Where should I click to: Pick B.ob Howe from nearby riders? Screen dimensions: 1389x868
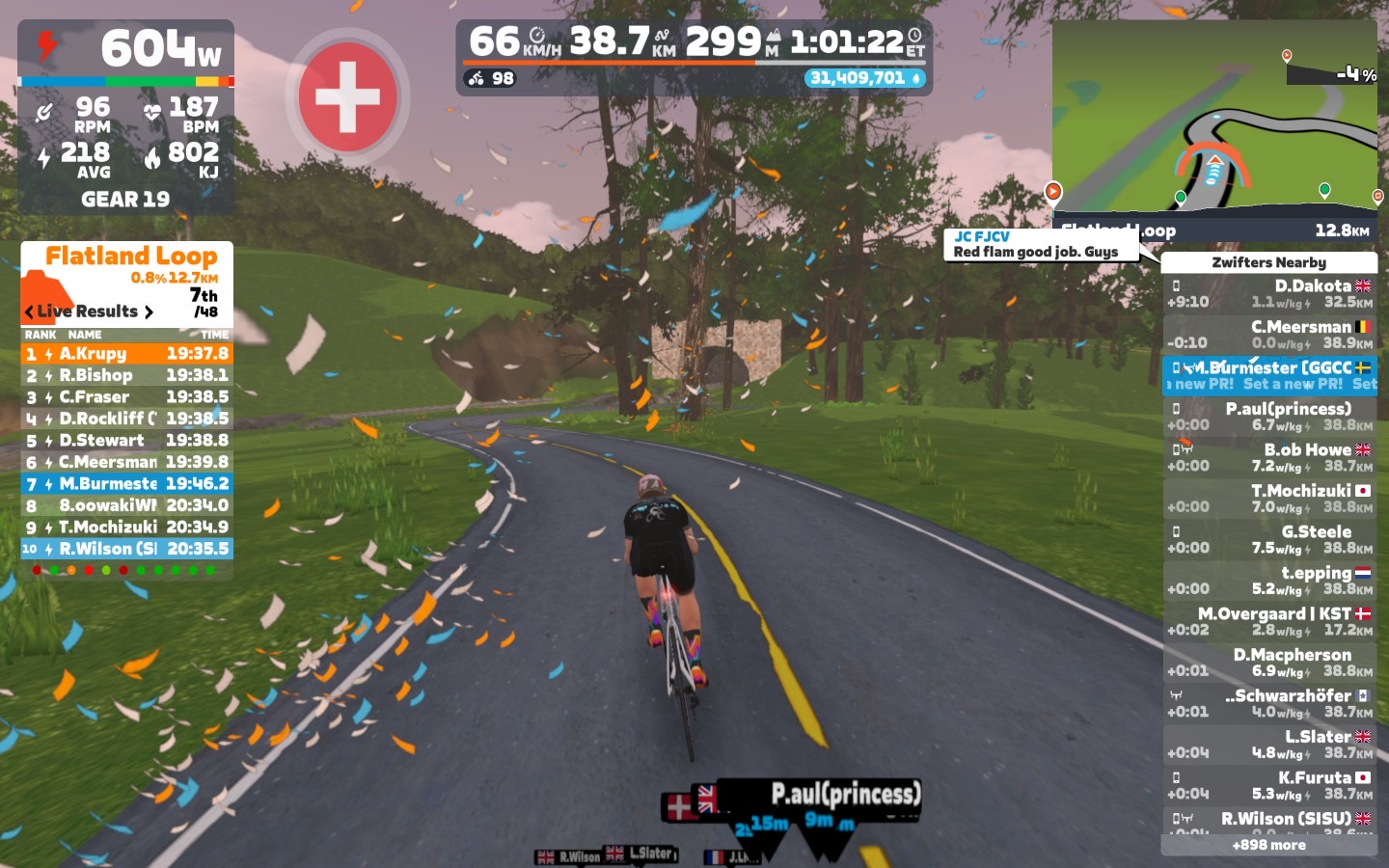coord(1268,457)
